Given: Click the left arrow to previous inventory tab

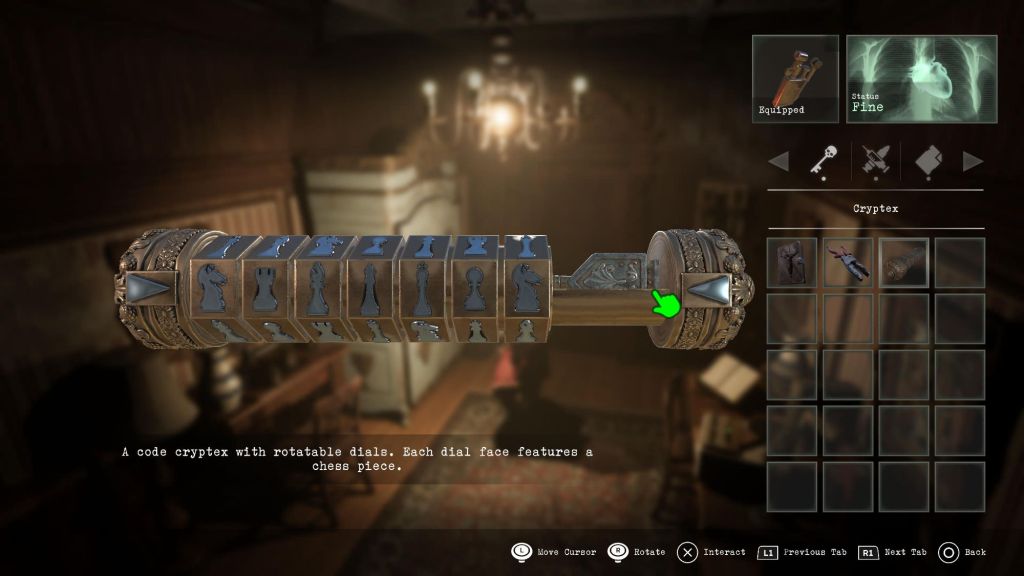Looking at the screenshot, I should (x=778, y=161).
